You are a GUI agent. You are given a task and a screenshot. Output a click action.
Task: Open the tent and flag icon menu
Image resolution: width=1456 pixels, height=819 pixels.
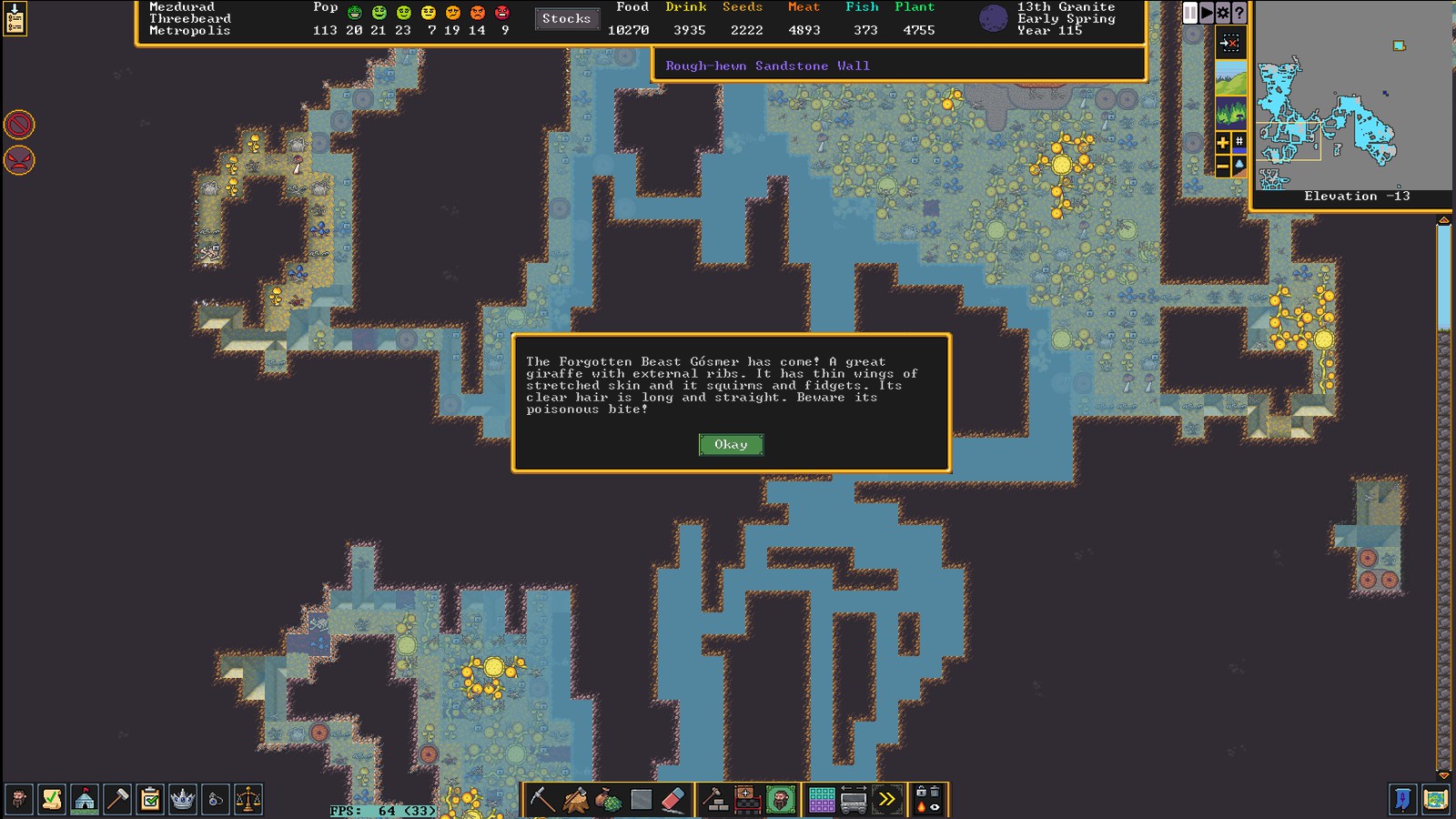click(85, 799)
